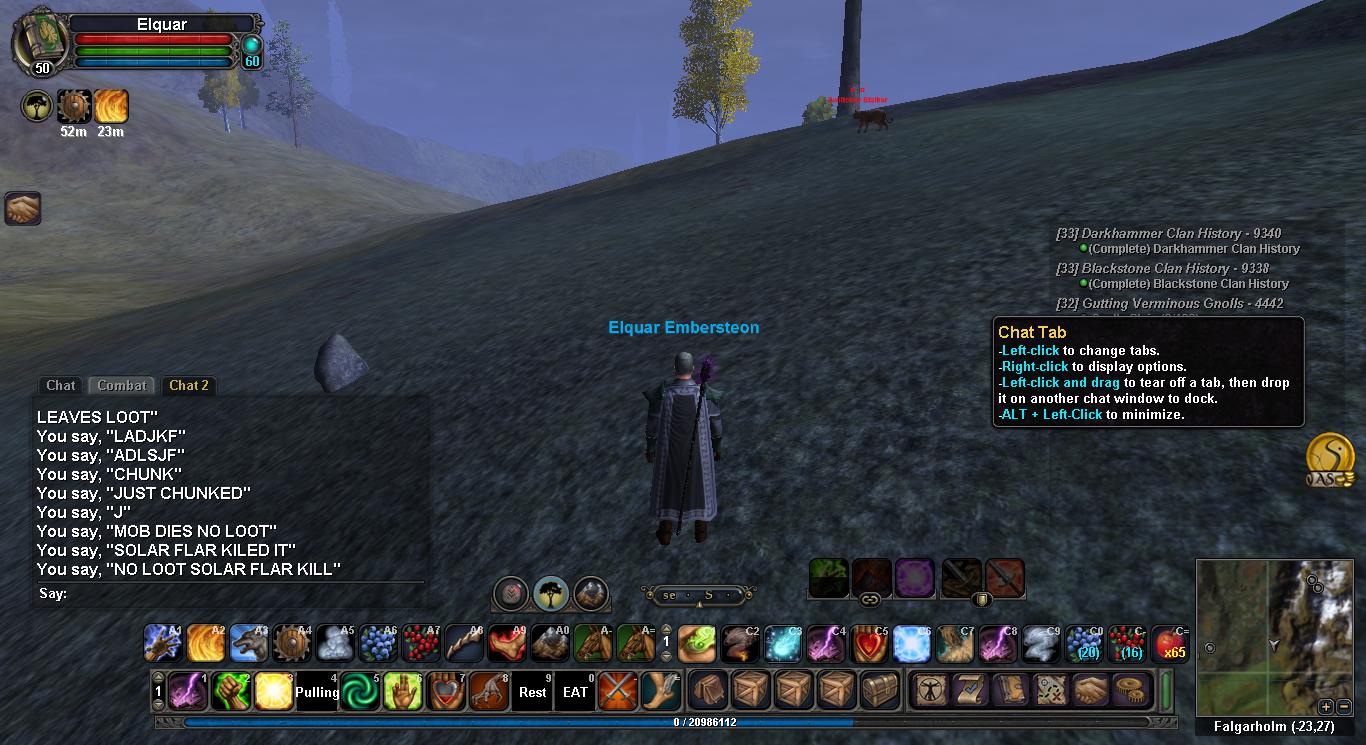The width and height of the screenshot is (1366, 745).
Task: Open the character sheet Vitruvian icon
Action: (932, 691)
